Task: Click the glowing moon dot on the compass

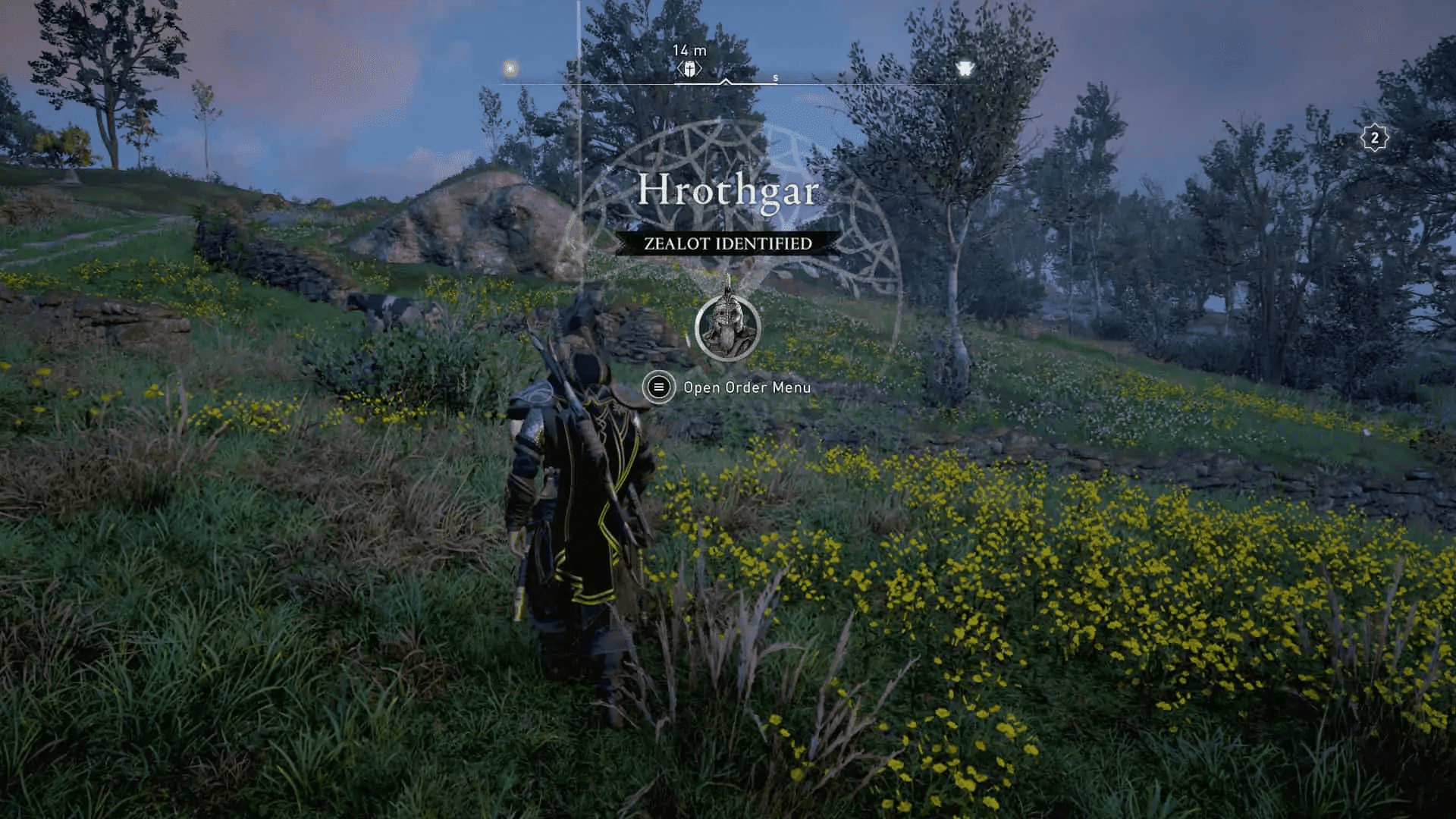Action: pyautogui.click(x=510, y=70)
